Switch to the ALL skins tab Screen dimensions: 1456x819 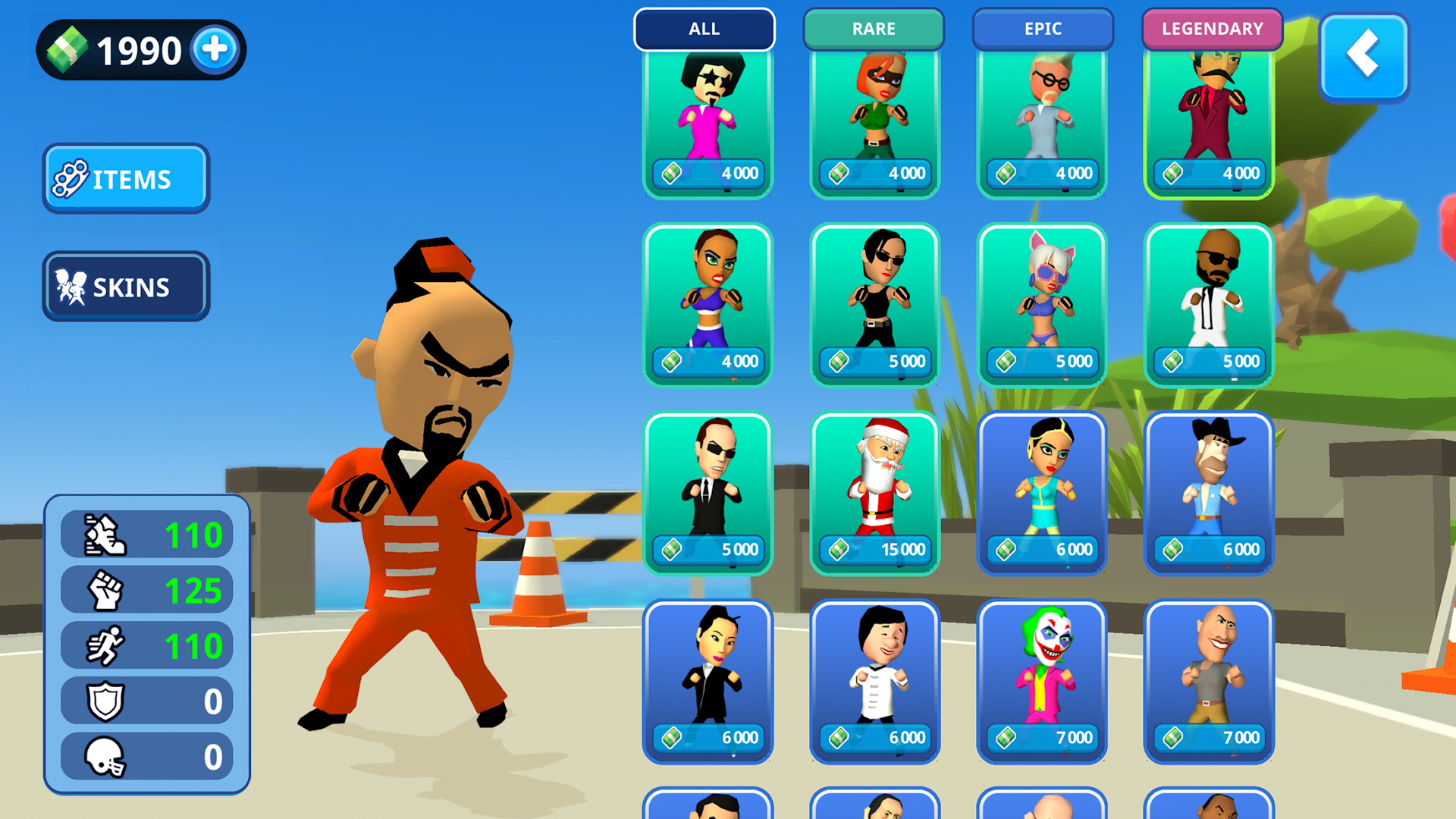tap(704, 29)
